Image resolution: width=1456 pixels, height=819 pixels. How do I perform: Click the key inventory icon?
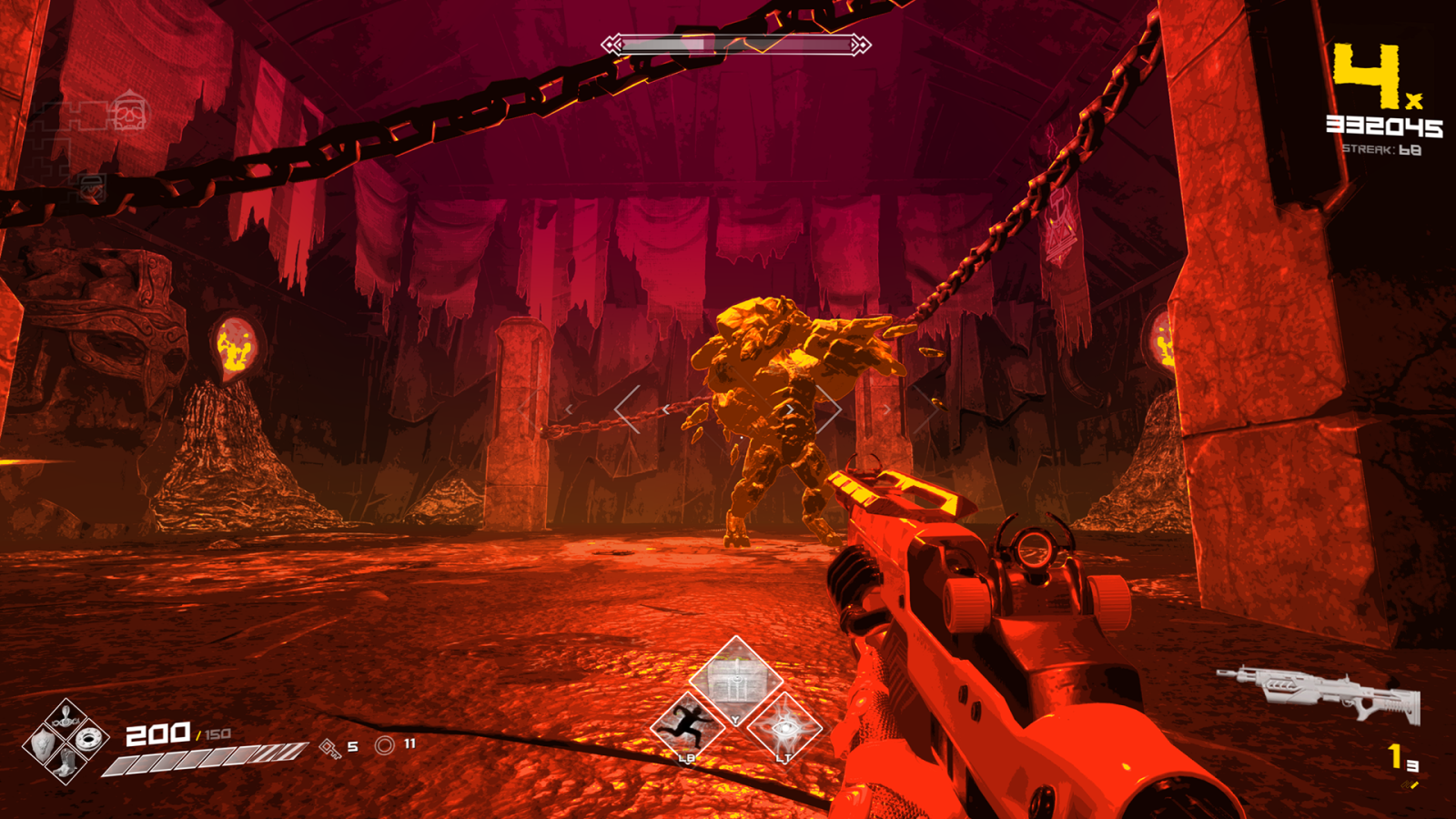pyautogui.click(x=329, y=748)
